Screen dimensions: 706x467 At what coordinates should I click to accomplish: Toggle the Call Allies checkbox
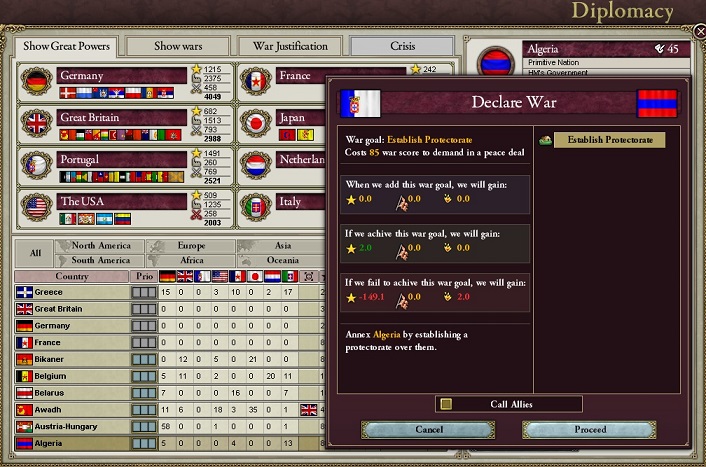(x=446, y=404)
